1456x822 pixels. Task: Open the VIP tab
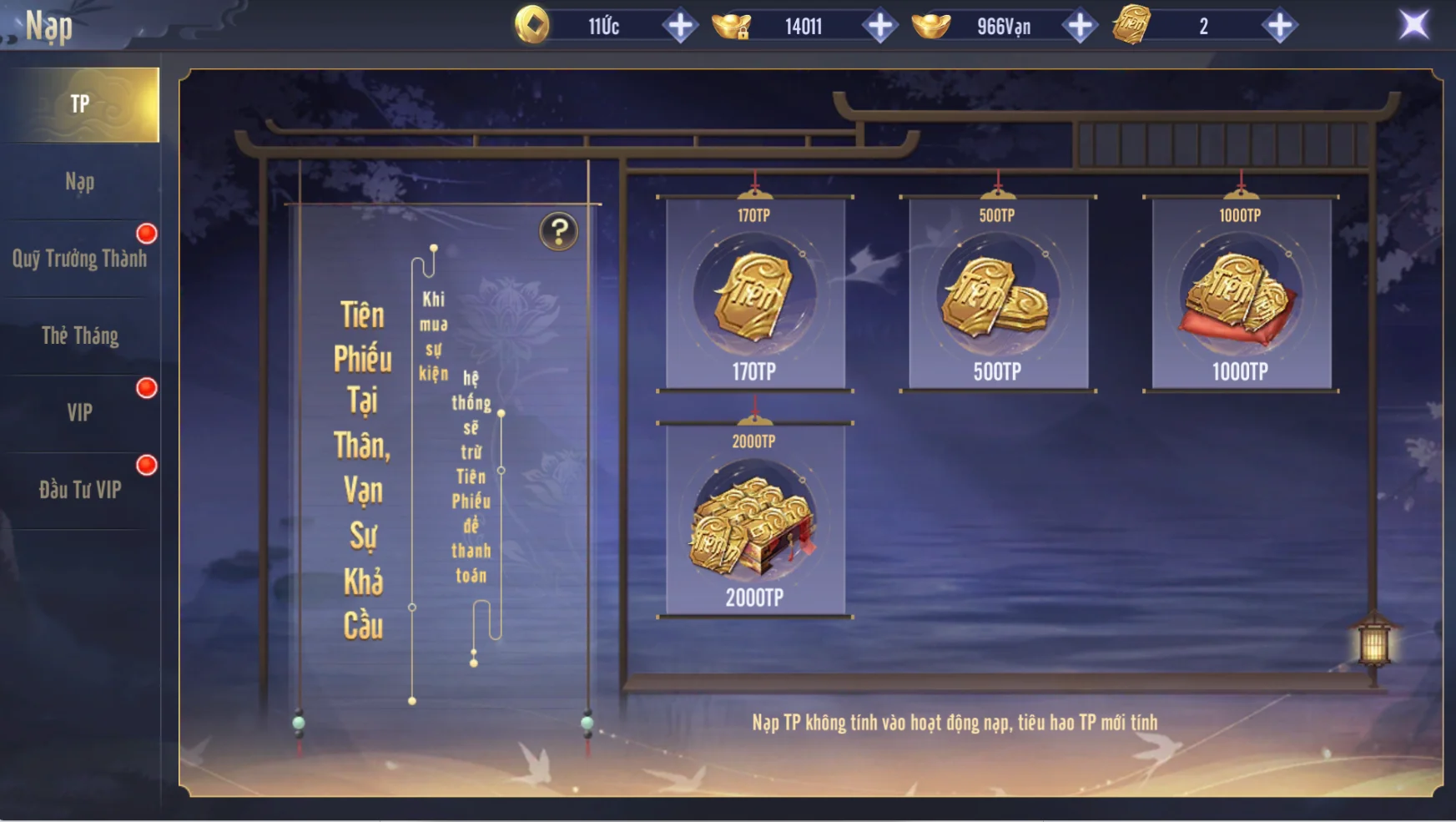[x=80, y=412]
